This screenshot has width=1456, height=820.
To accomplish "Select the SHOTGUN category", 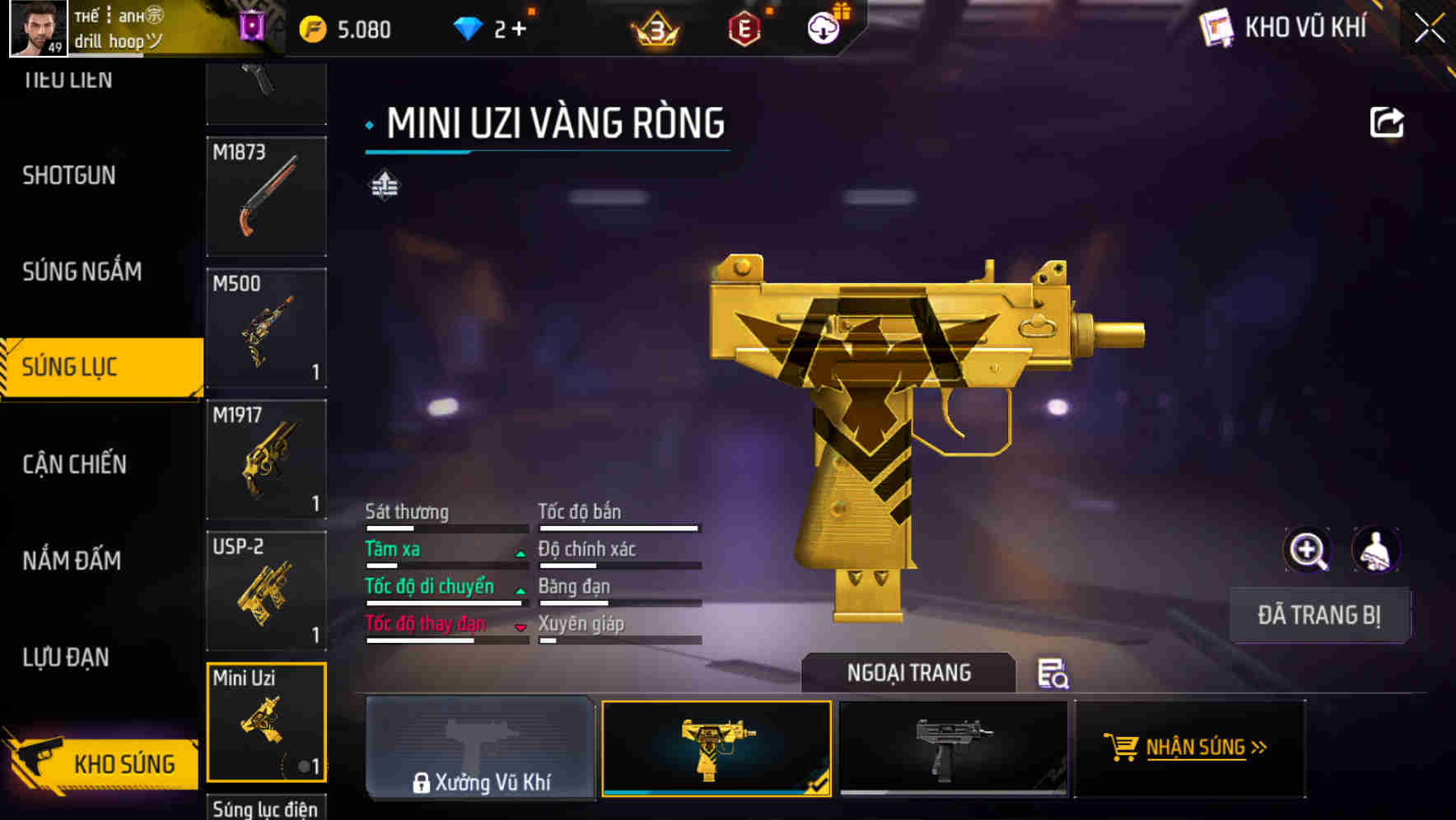I will click(69, 175).
